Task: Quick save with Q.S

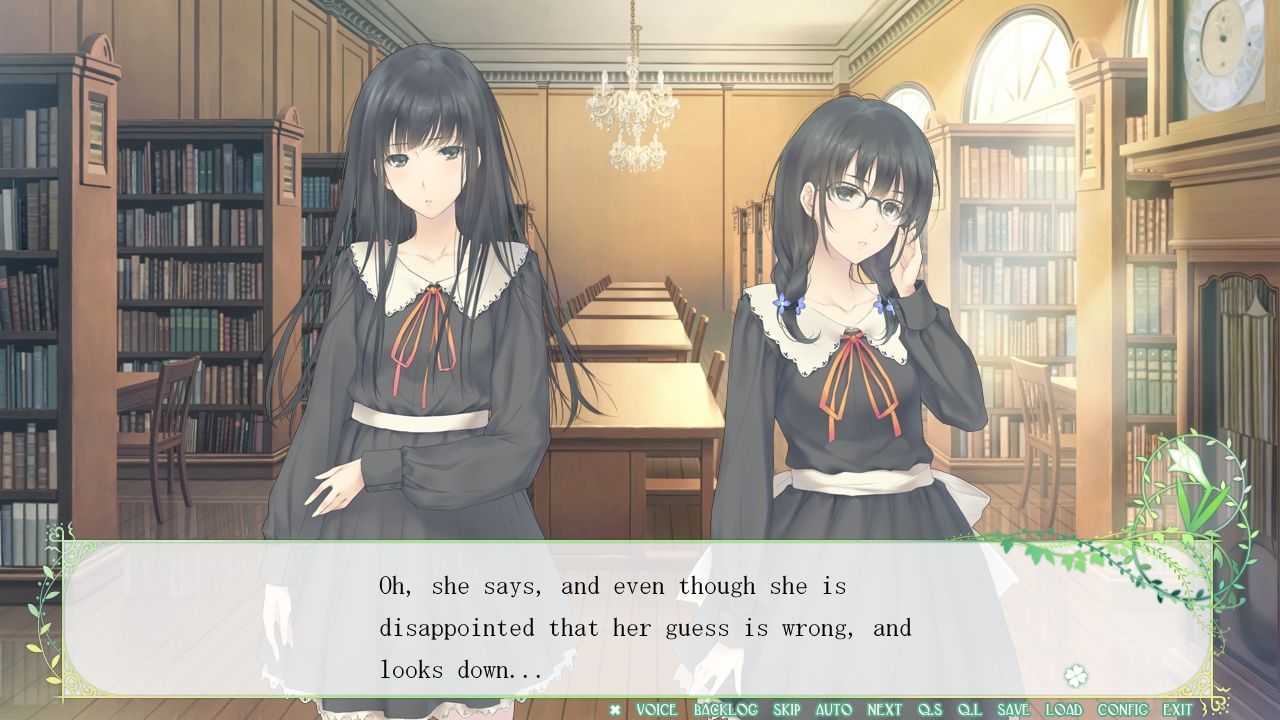Action: pyautogui.click(x=930, y=710)
